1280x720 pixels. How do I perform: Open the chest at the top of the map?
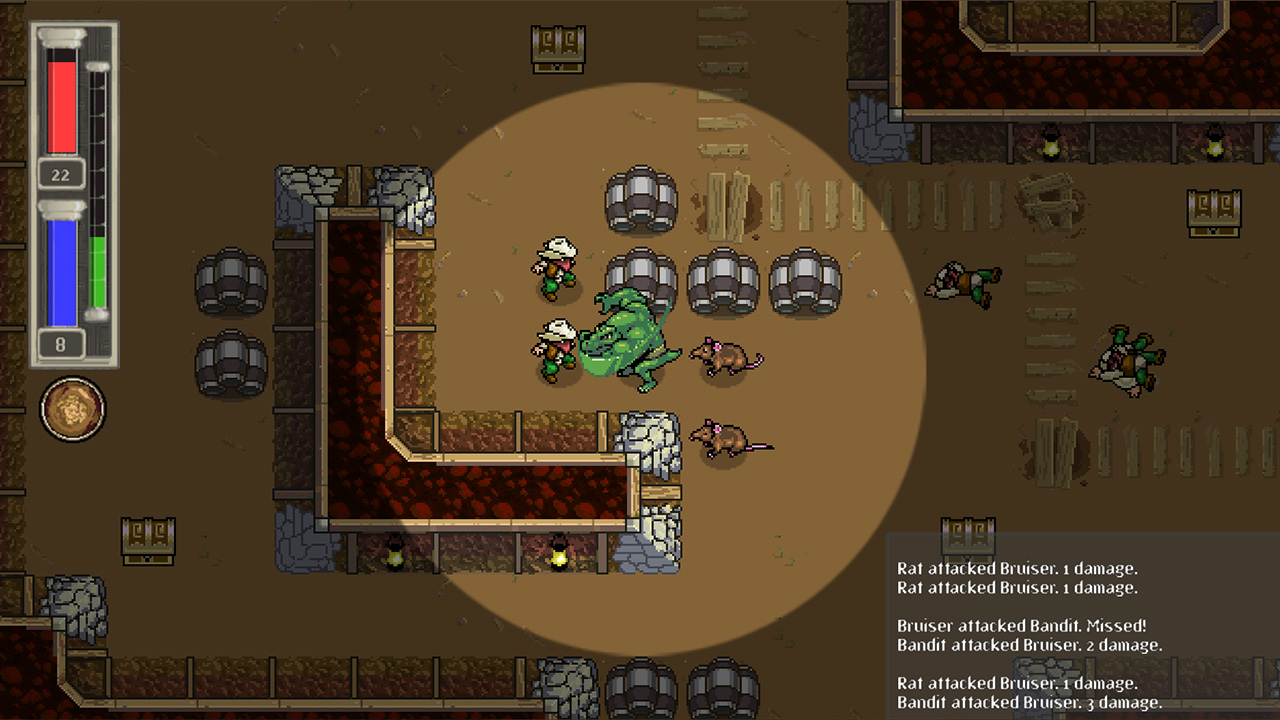click(x=556, y=48)
